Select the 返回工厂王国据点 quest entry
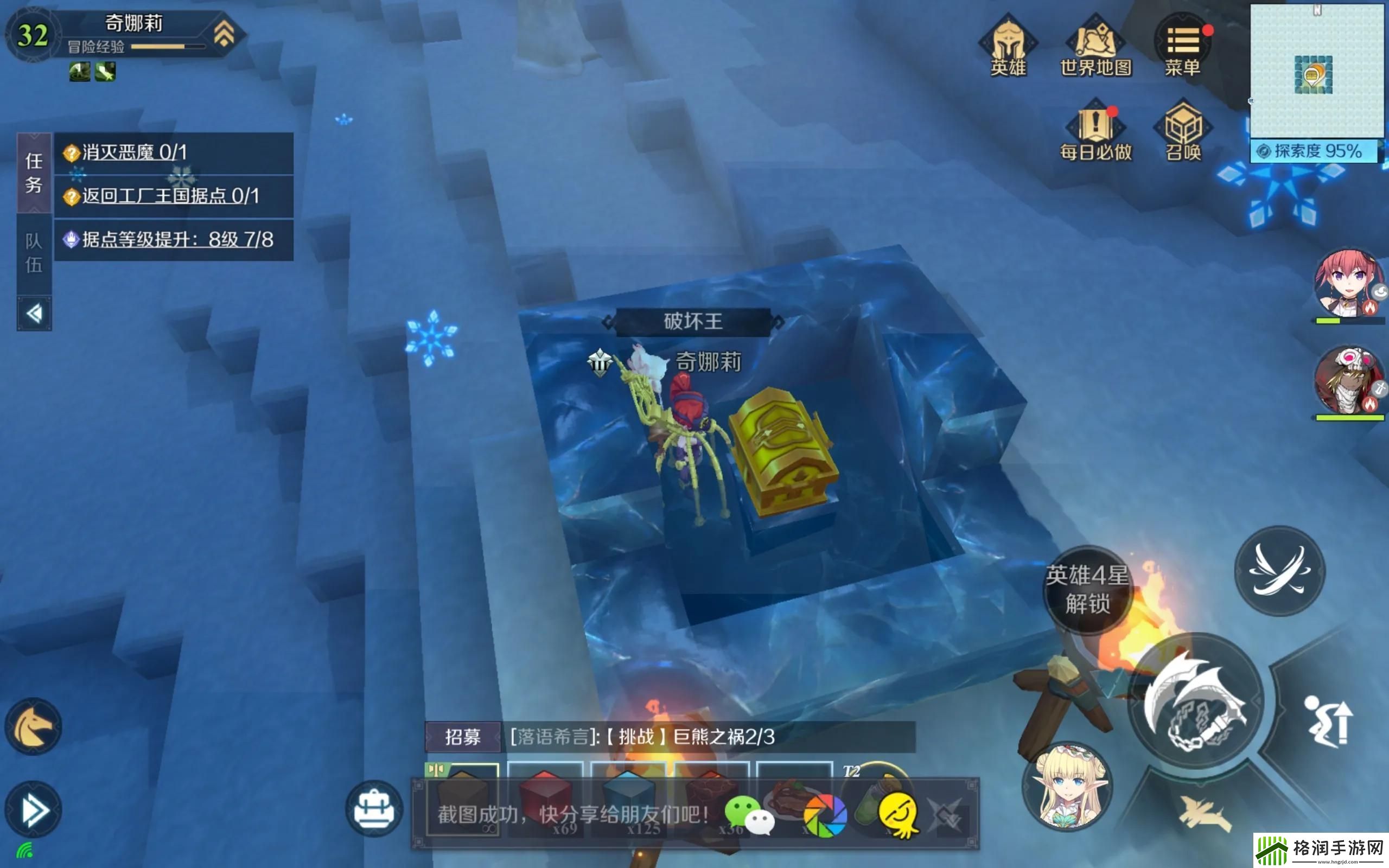1389x868 pixels. 173,196
